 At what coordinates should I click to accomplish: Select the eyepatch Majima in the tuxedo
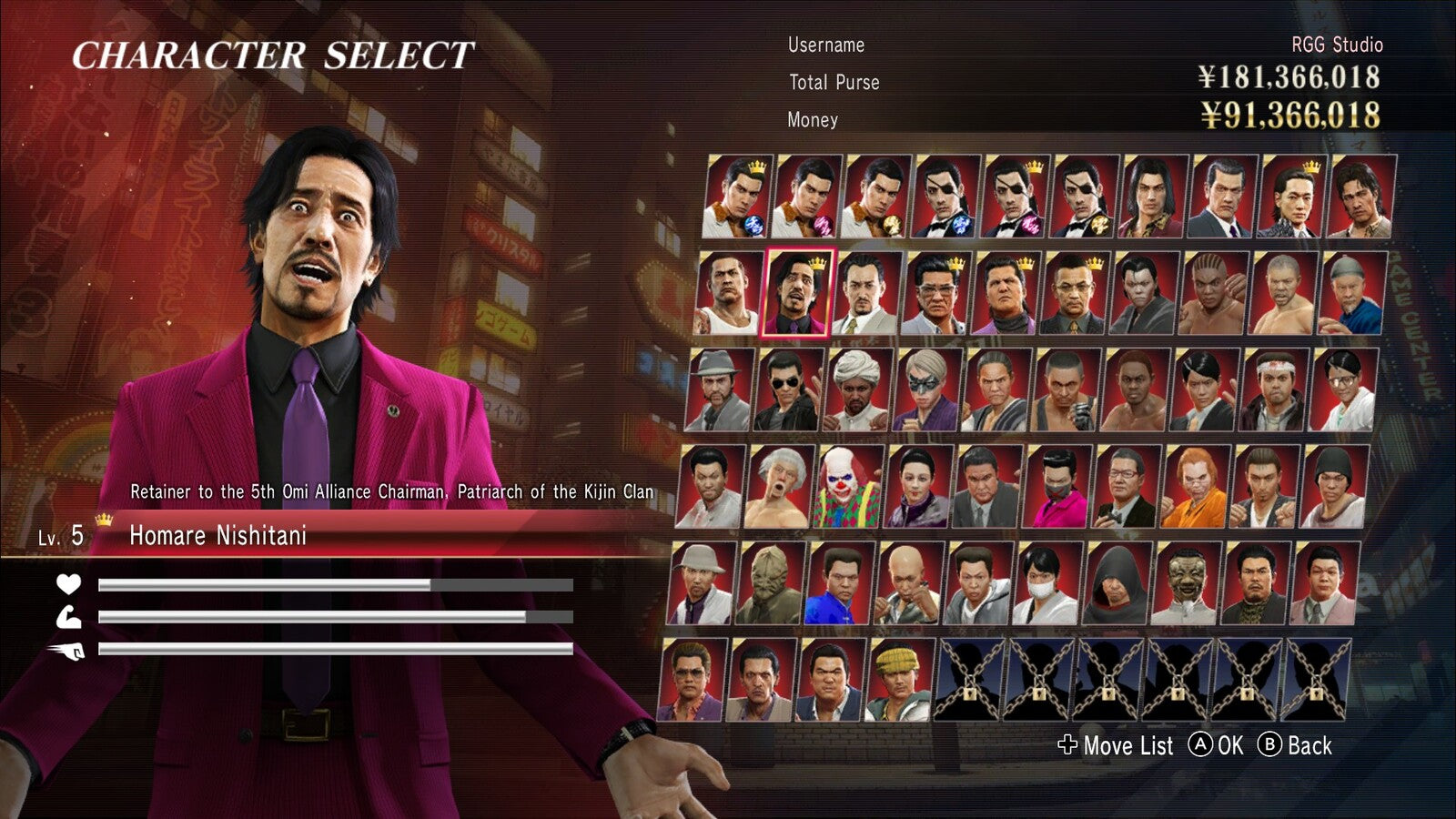946,198
